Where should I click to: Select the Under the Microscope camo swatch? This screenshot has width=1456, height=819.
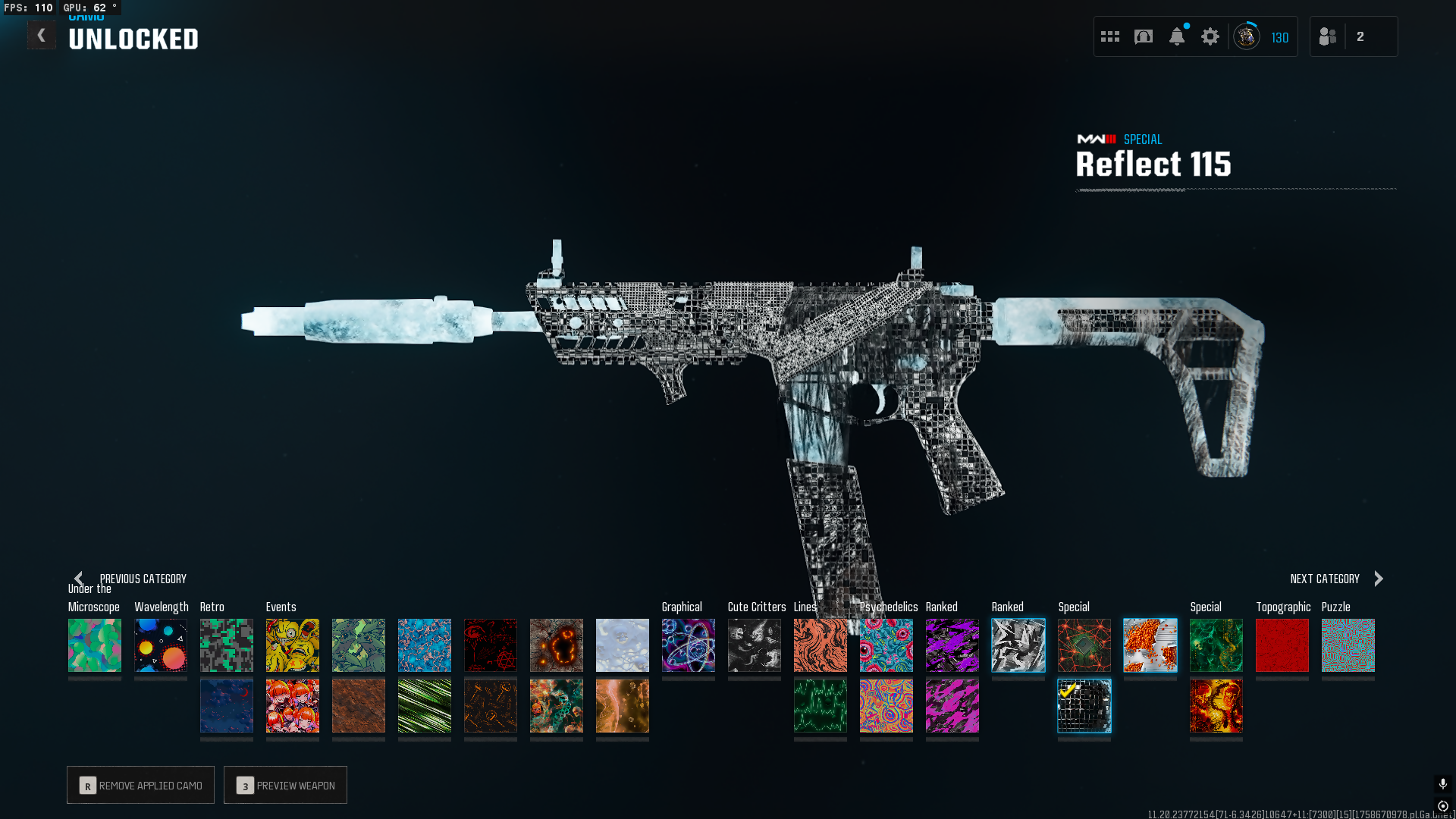pyautogui.click(x=95, y=645)
